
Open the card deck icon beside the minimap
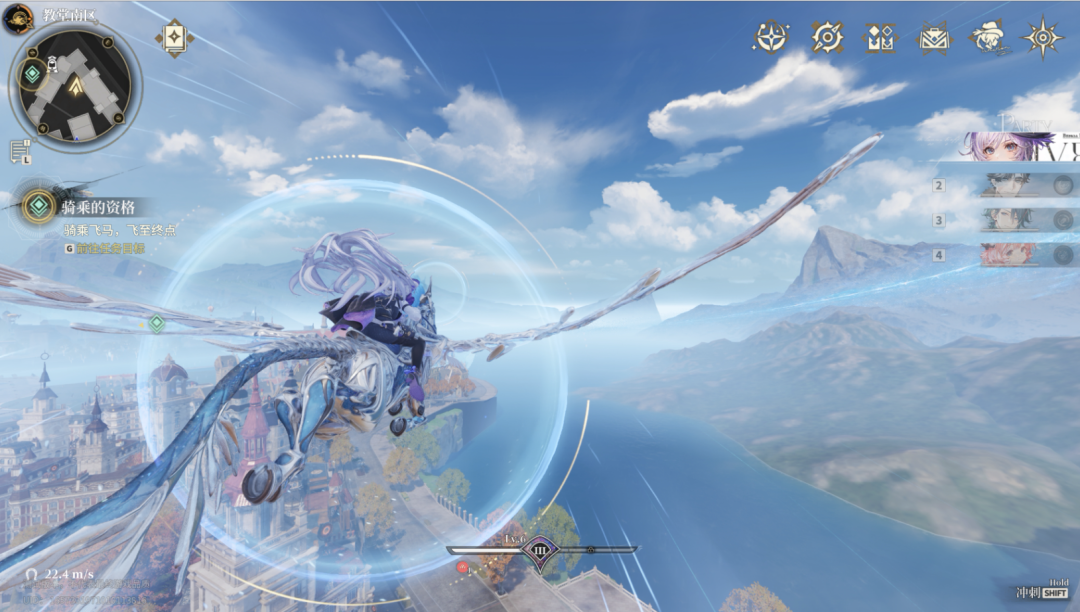(174, 38)
